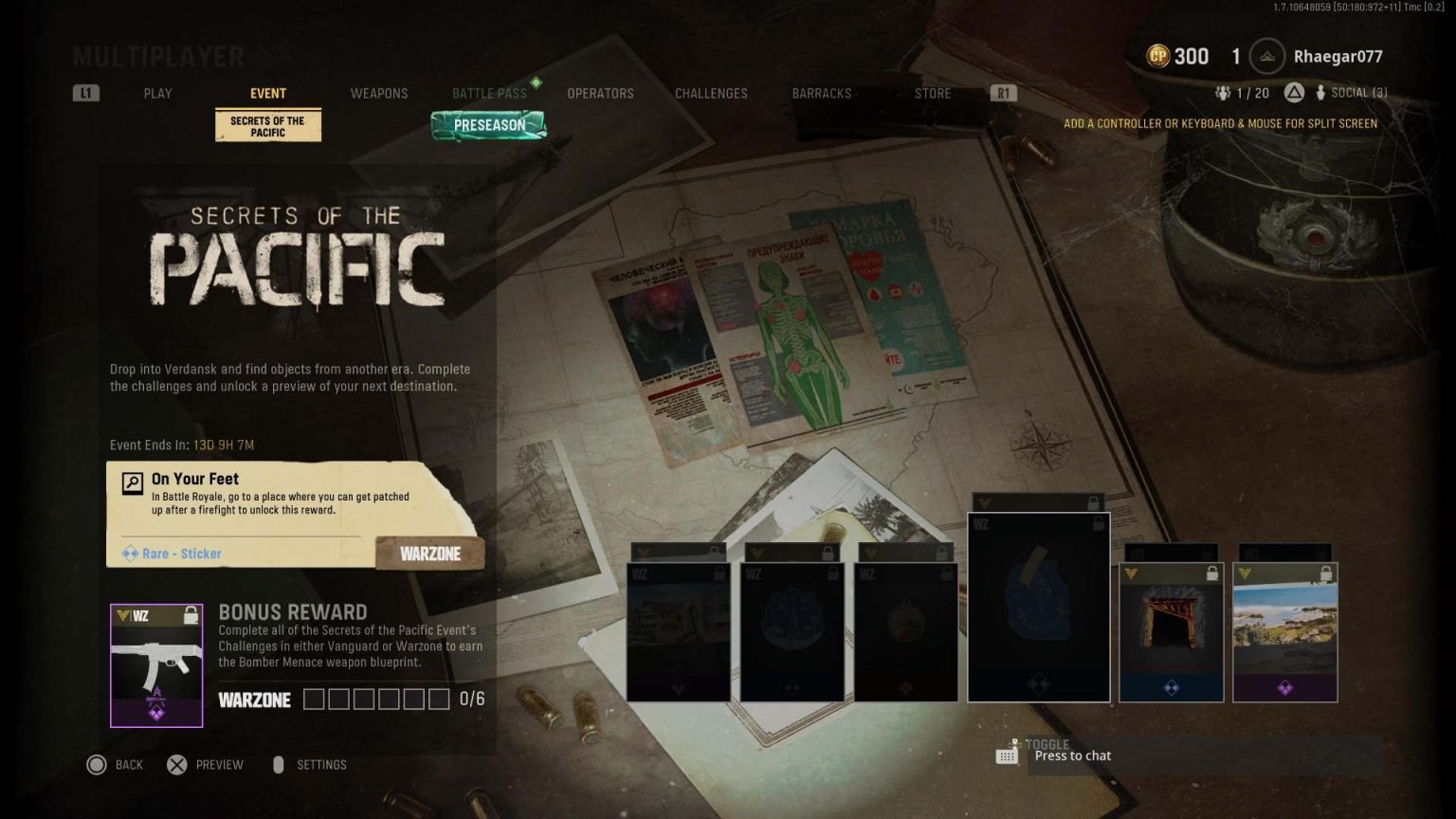Choose the coastal beach reward card

1284,632
